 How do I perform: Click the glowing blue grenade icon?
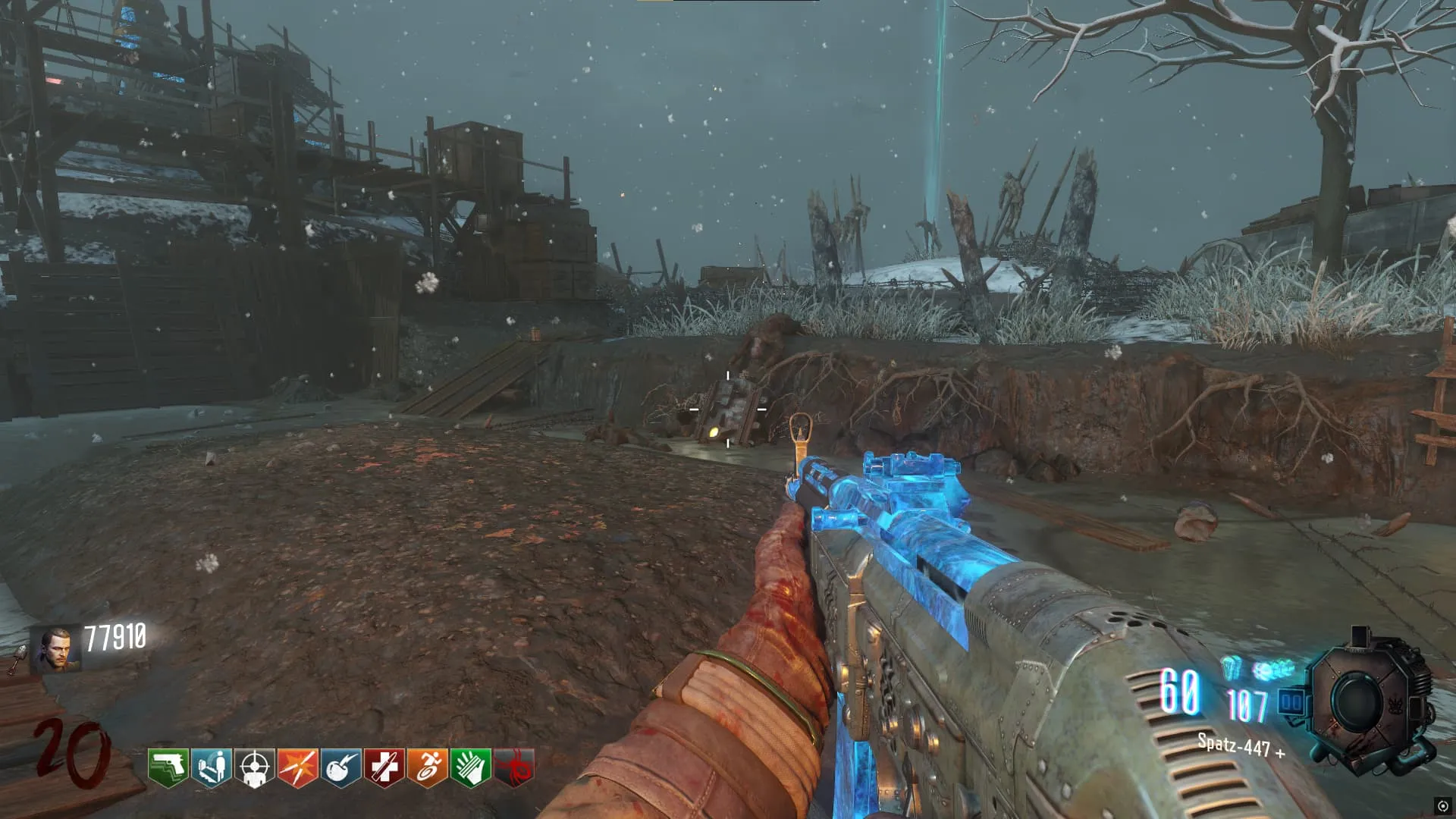1231,669
